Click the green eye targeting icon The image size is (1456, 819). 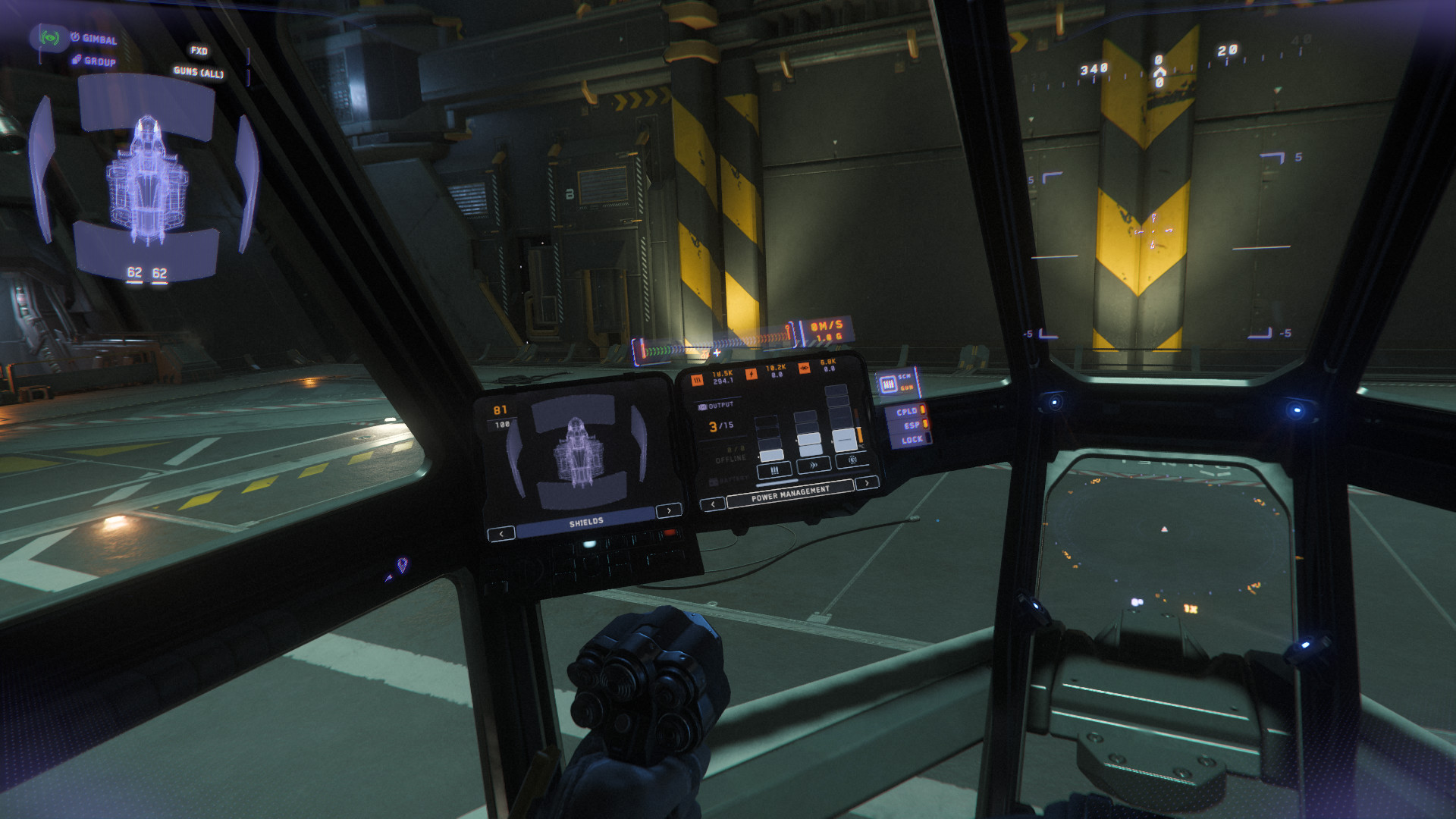tap(50, 36)
